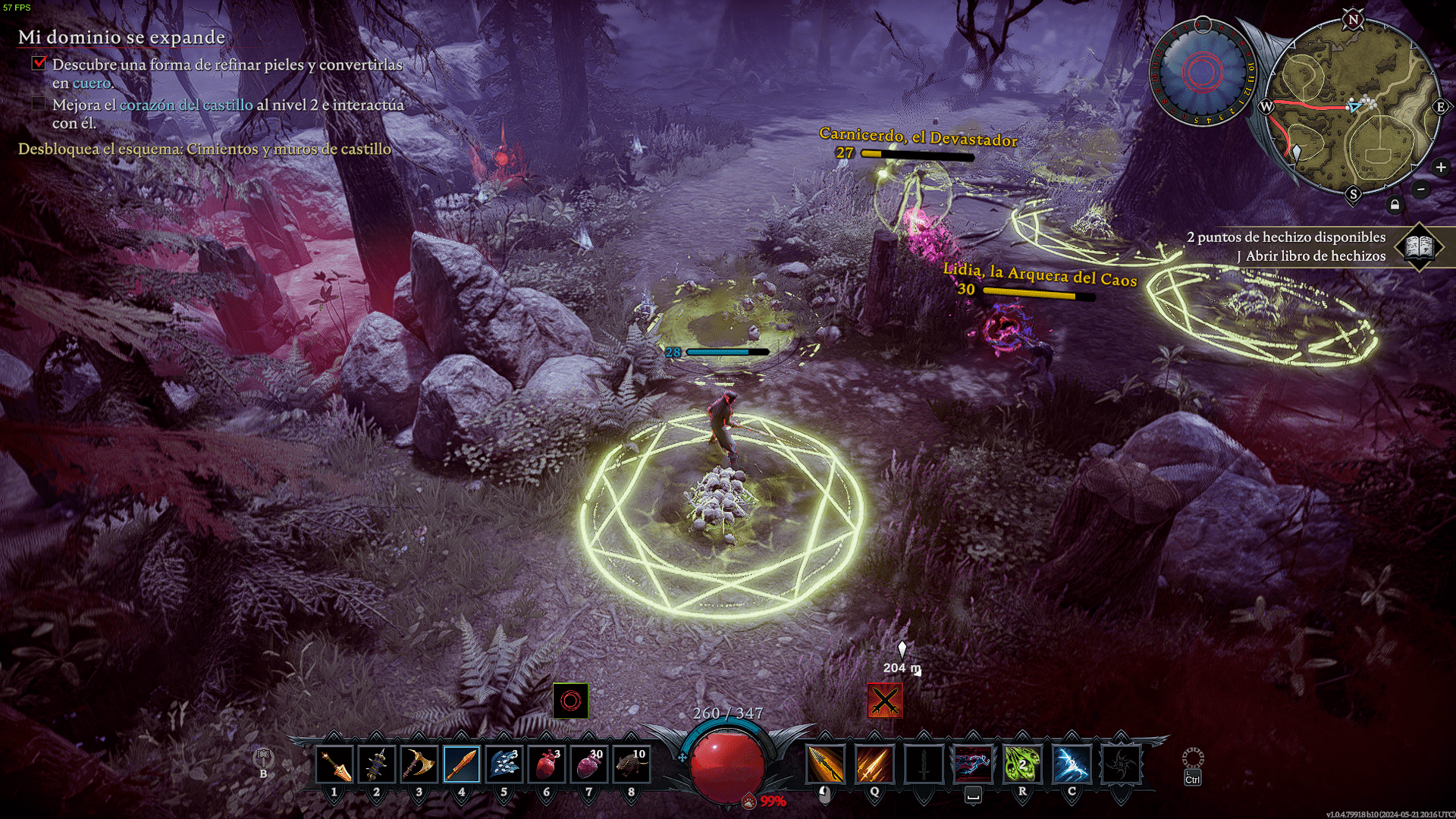The height and width of the screenshot is (819, 1456).
Task: Select the highlighted copper sword slot
Action: (x=462, y=764)
